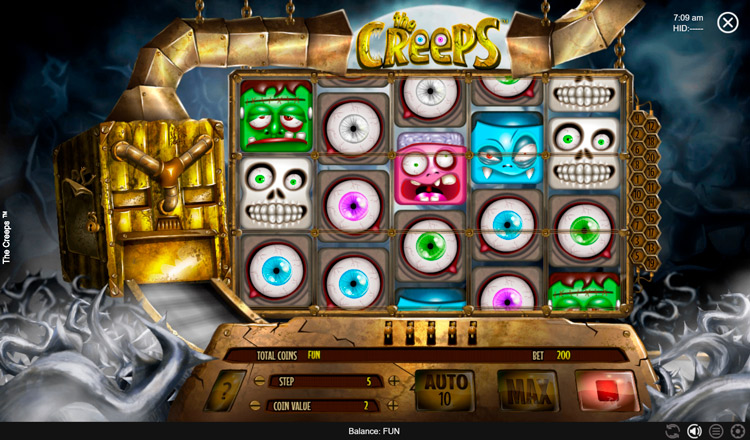
Task: Decrease the Step value
Action: coord(259,381)
